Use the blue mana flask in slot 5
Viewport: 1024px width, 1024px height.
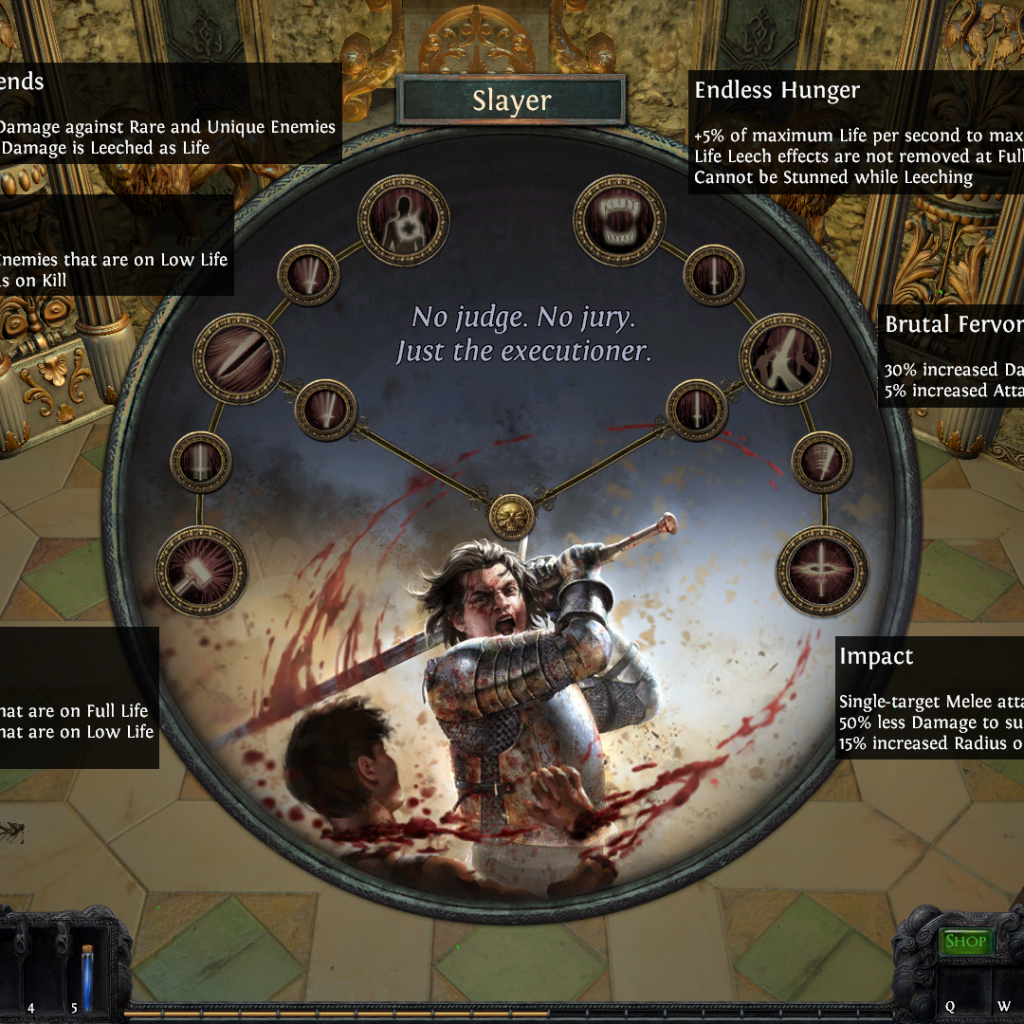[x=87, y=978]
